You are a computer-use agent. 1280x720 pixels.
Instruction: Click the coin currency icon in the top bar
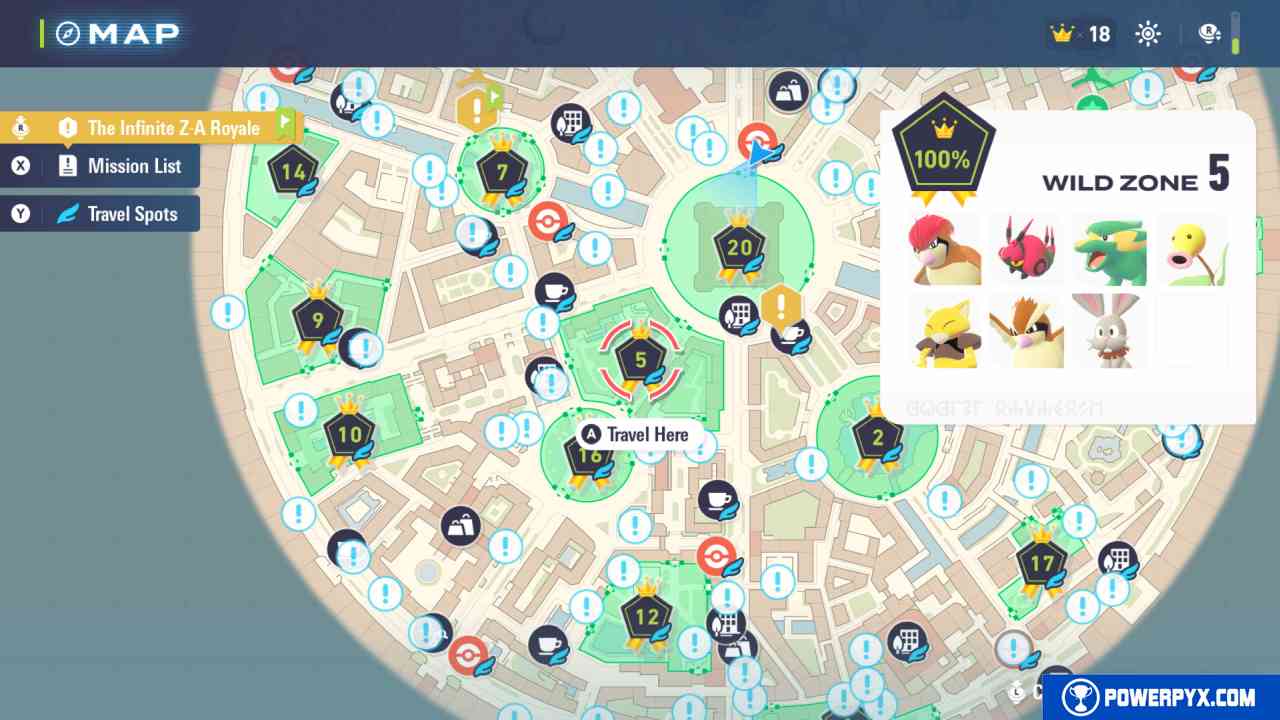coord(1209,33)
